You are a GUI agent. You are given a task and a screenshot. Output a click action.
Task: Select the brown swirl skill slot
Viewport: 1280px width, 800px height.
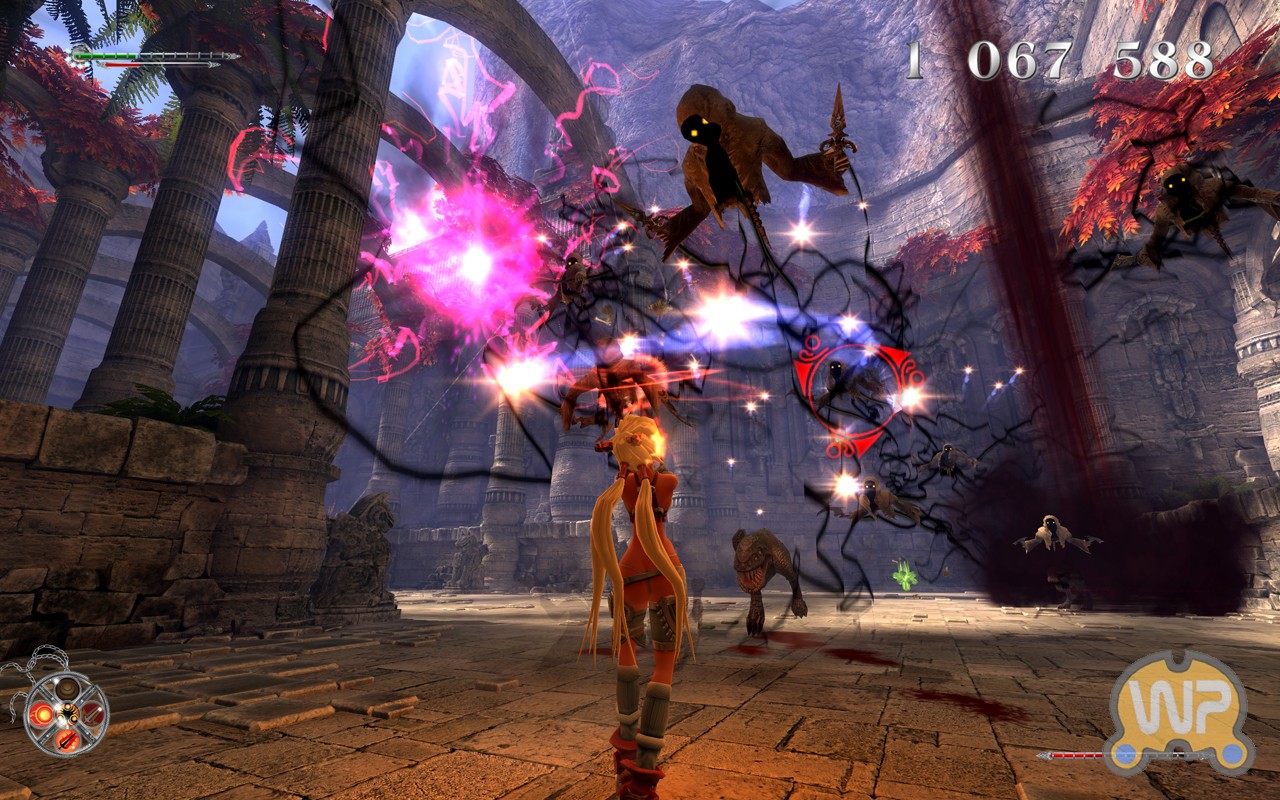[66, 688]
